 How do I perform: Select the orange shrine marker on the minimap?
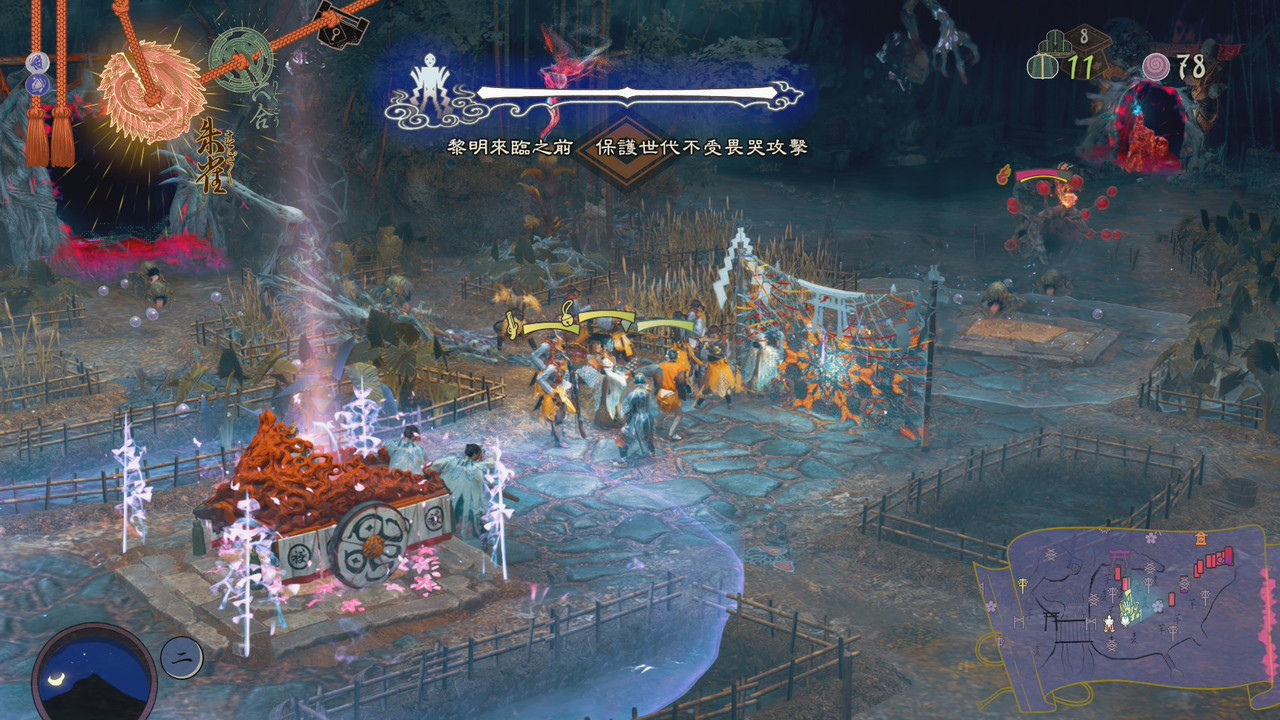1200,539
